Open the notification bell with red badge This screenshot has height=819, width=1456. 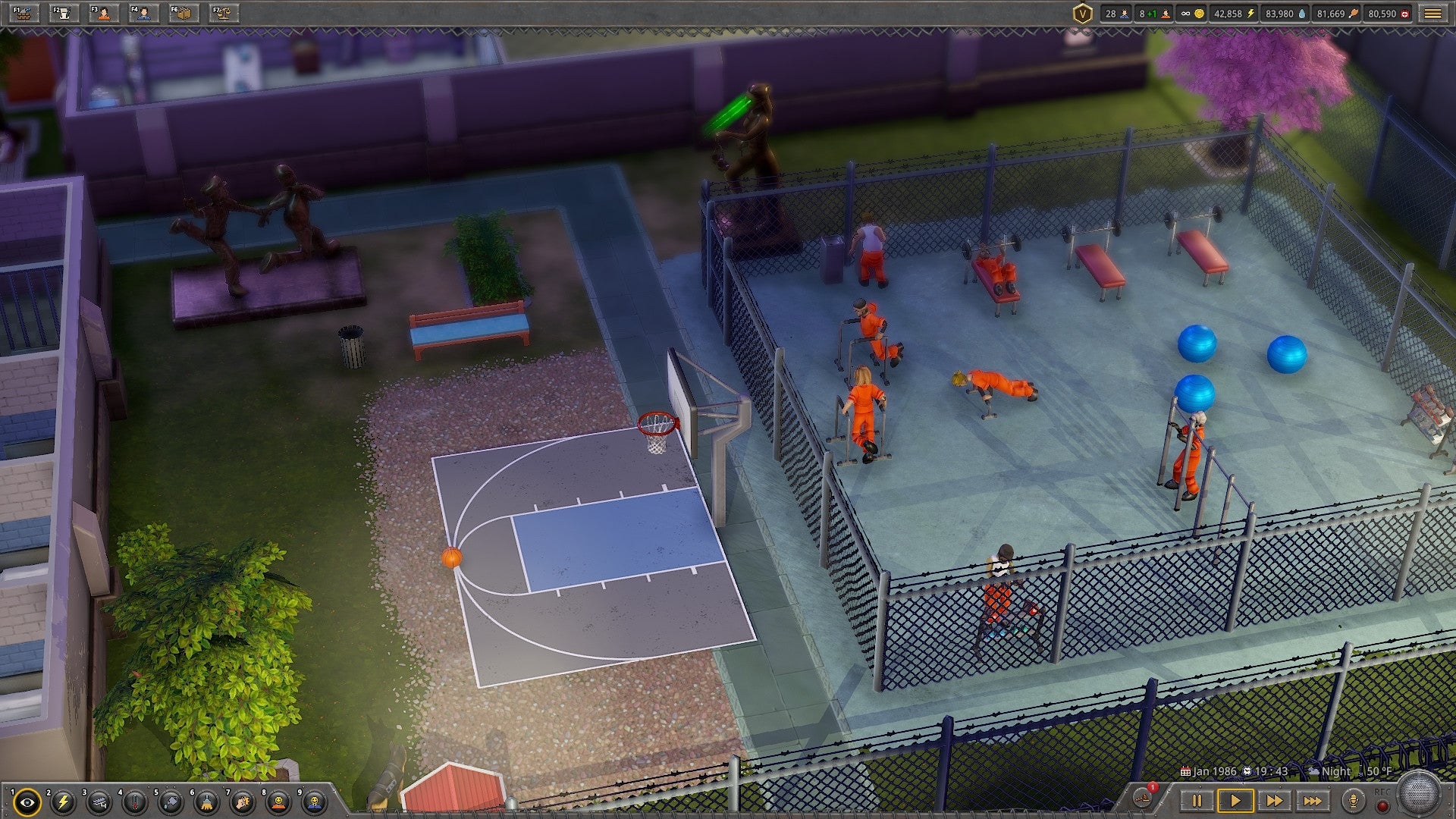pos(1142,799)
